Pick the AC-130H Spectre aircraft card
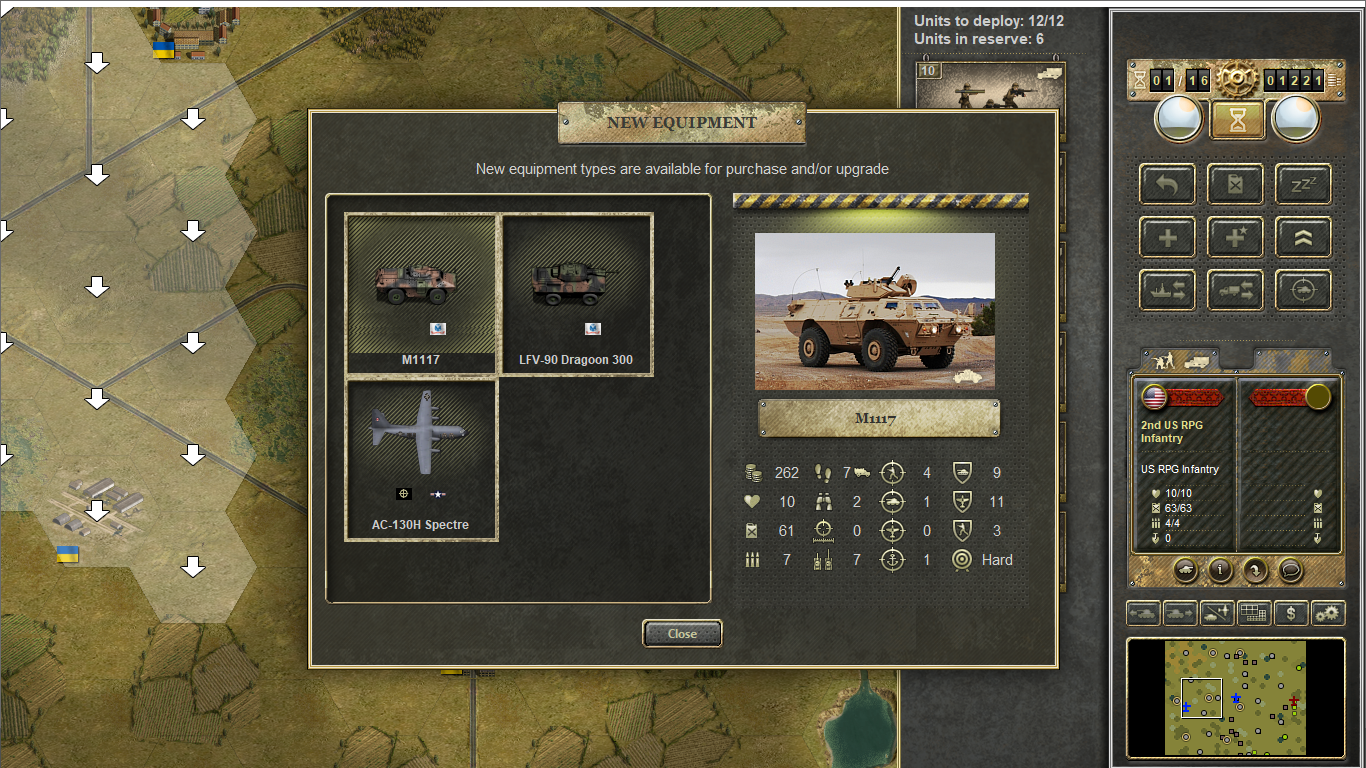The height and width of the screenshot is (768, 1366). pos(421,460)
